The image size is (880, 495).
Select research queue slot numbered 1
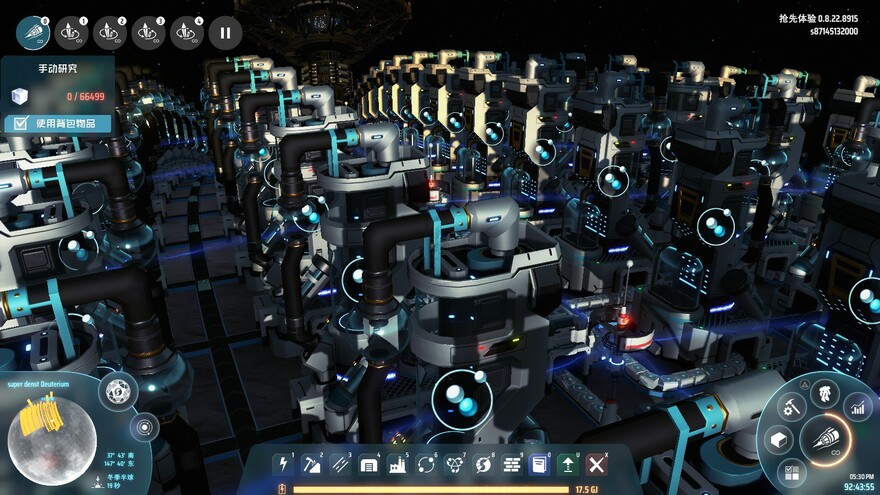pos(72,33)
